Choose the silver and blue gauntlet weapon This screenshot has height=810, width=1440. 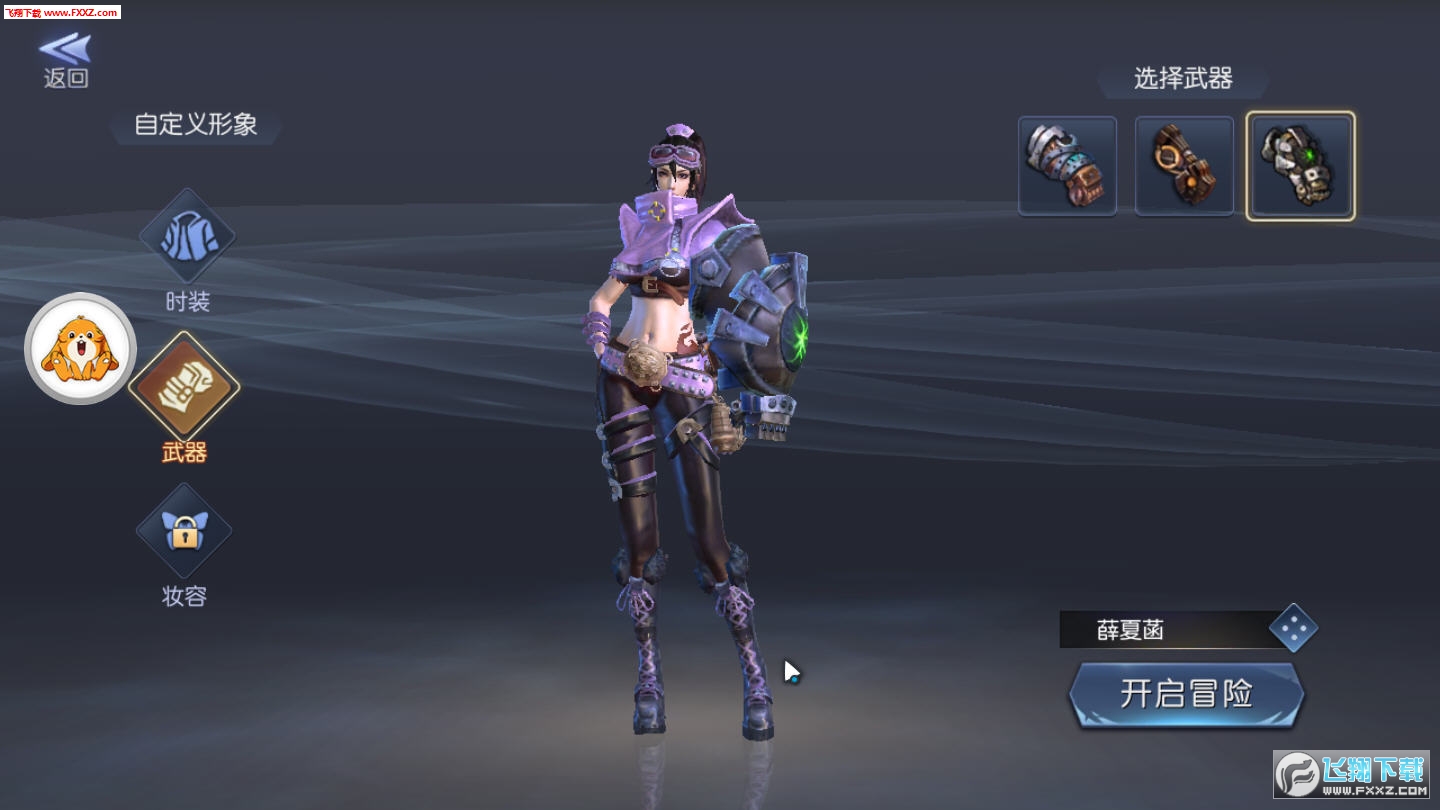pyautogui.click(x=1067, y=166)
